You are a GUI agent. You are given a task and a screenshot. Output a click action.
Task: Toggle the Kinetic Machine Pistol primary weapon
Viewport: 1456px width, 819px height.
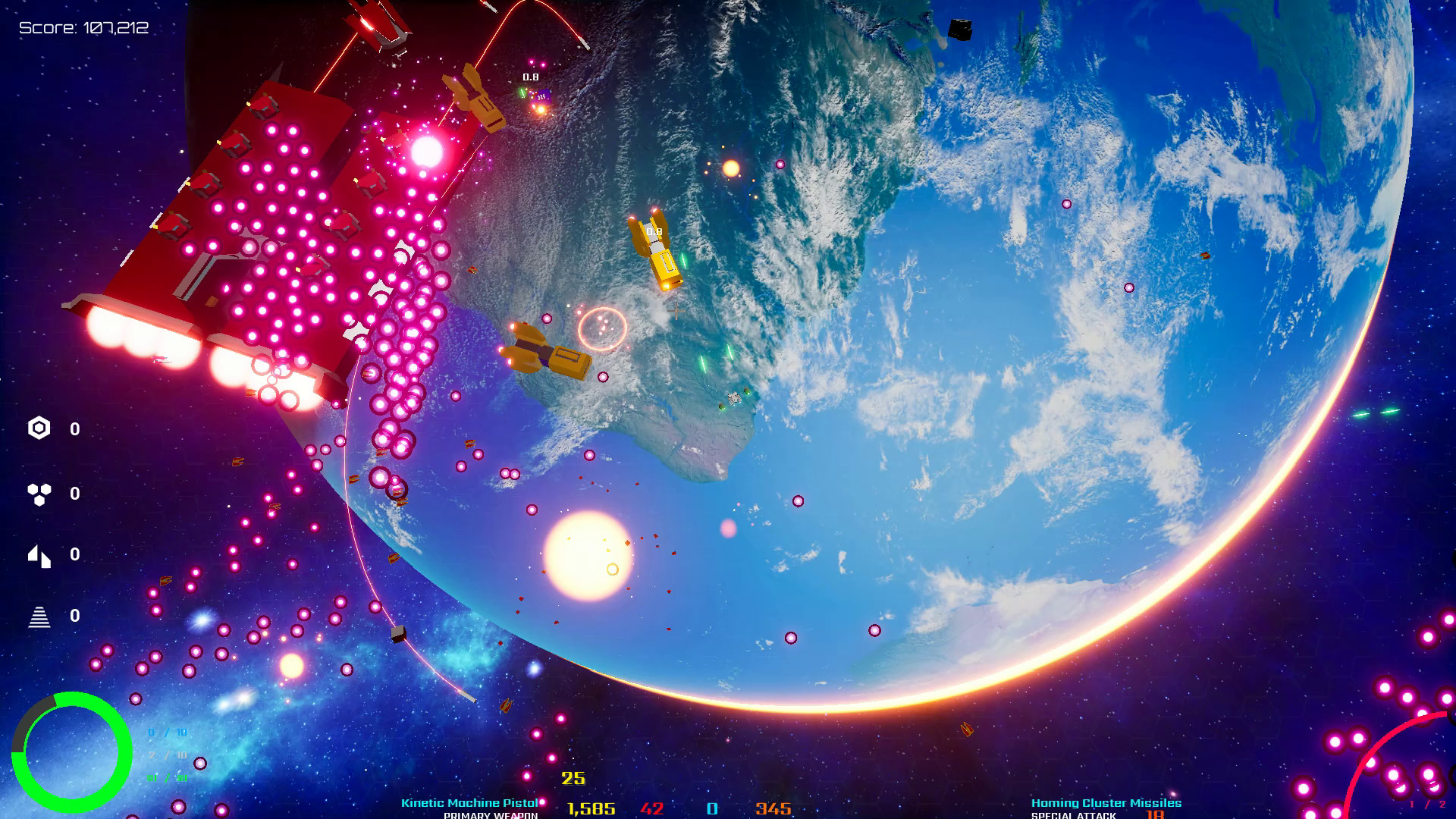(469, 802)
